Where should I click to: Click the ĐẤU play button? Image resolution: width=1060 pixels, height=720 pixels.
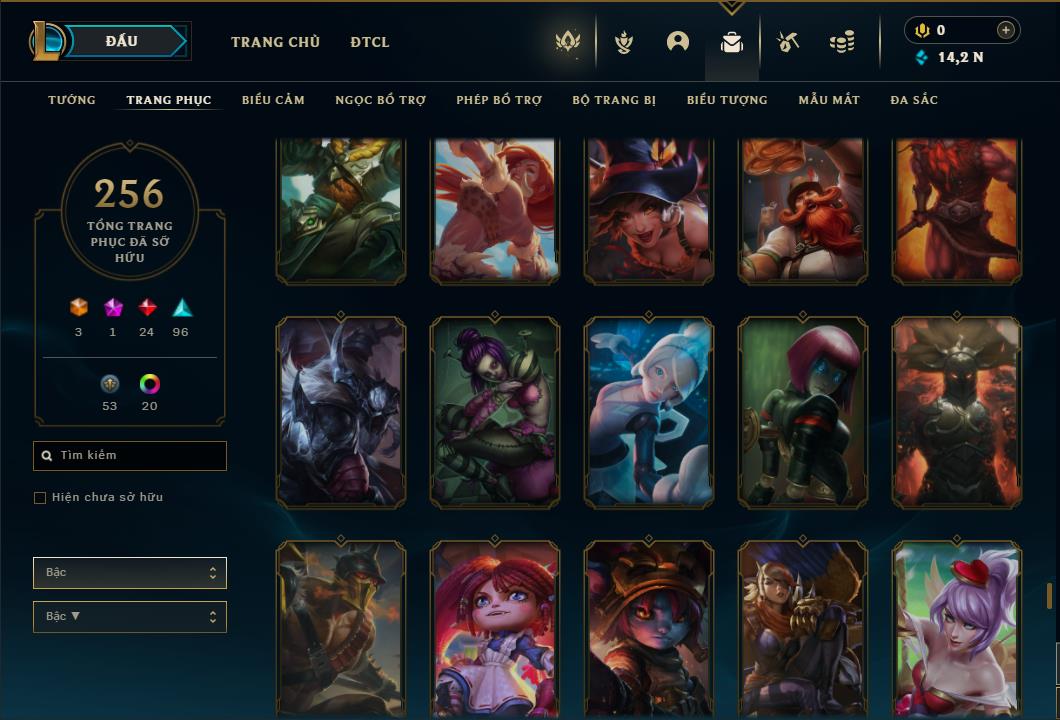coord(121,41)
